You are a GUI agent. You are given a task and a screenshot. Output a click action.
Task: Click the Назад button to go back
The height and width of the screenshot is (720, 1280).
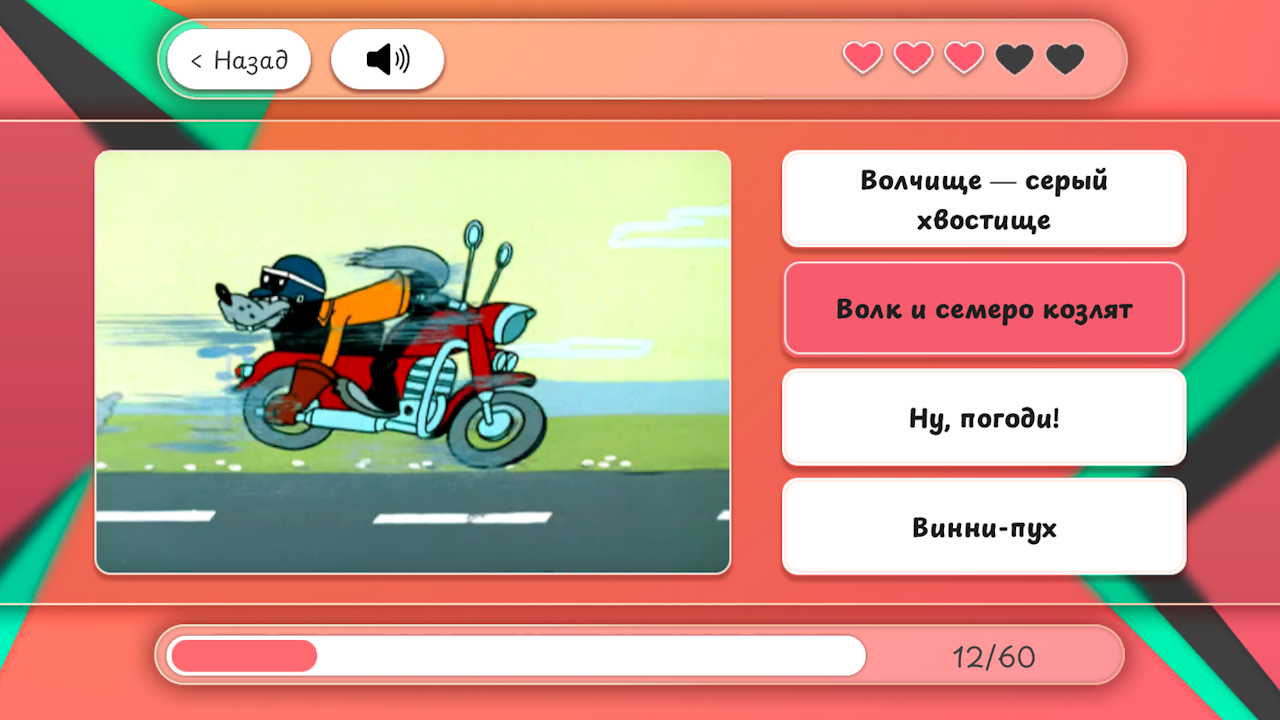239,59
